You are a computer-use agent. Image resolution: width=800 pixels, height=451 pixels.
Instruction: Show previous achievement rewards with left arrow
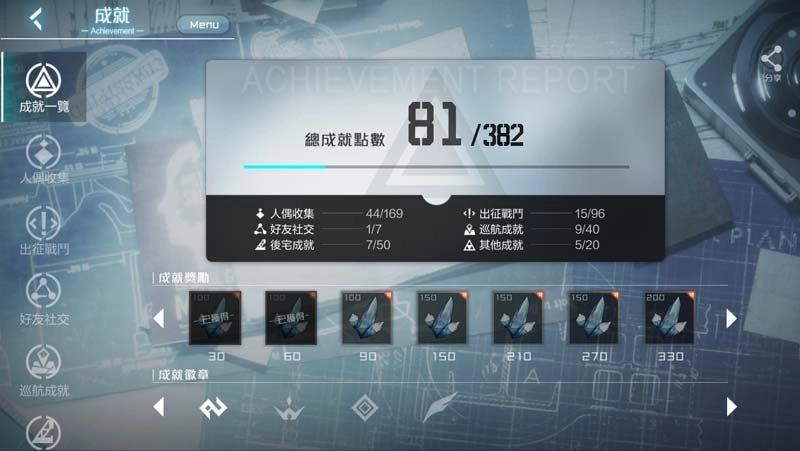[x=158, y=319]
